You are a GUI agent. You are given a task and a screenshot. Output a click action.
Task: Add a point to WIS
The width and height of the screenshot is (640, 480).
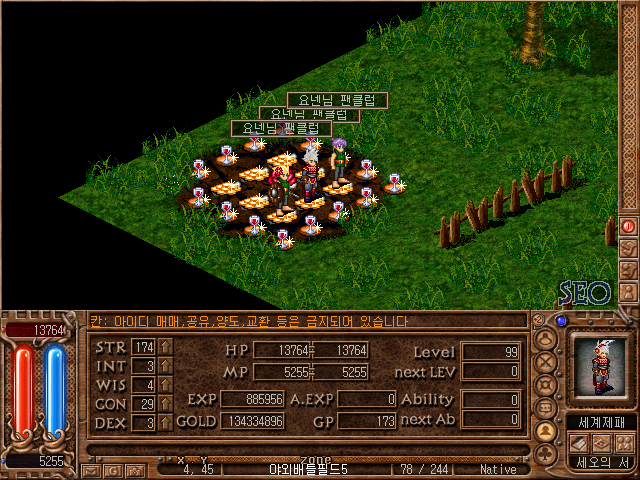pos(166,385)
